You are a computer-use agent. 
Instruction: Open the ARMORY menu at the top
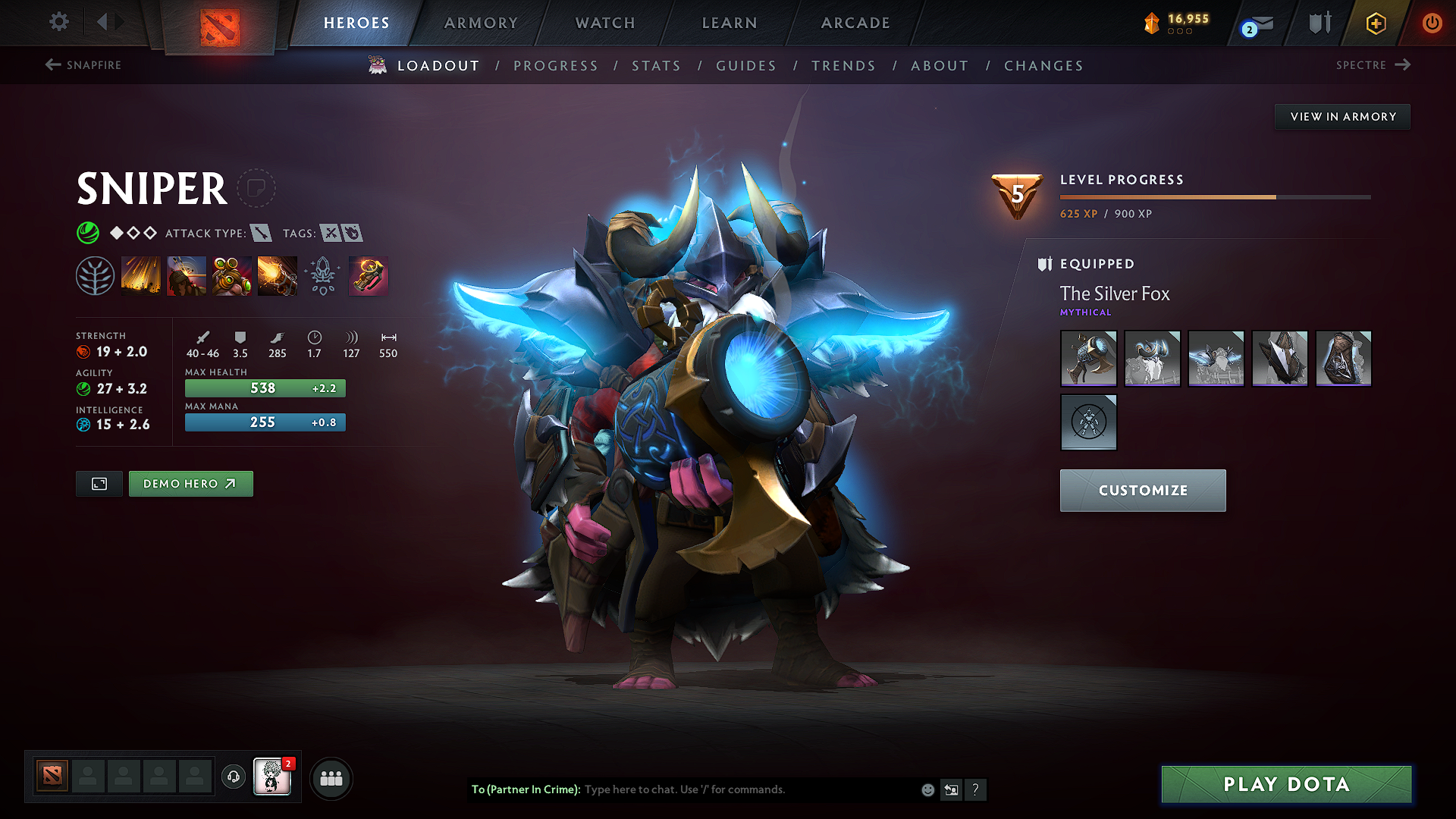[481, 23]
